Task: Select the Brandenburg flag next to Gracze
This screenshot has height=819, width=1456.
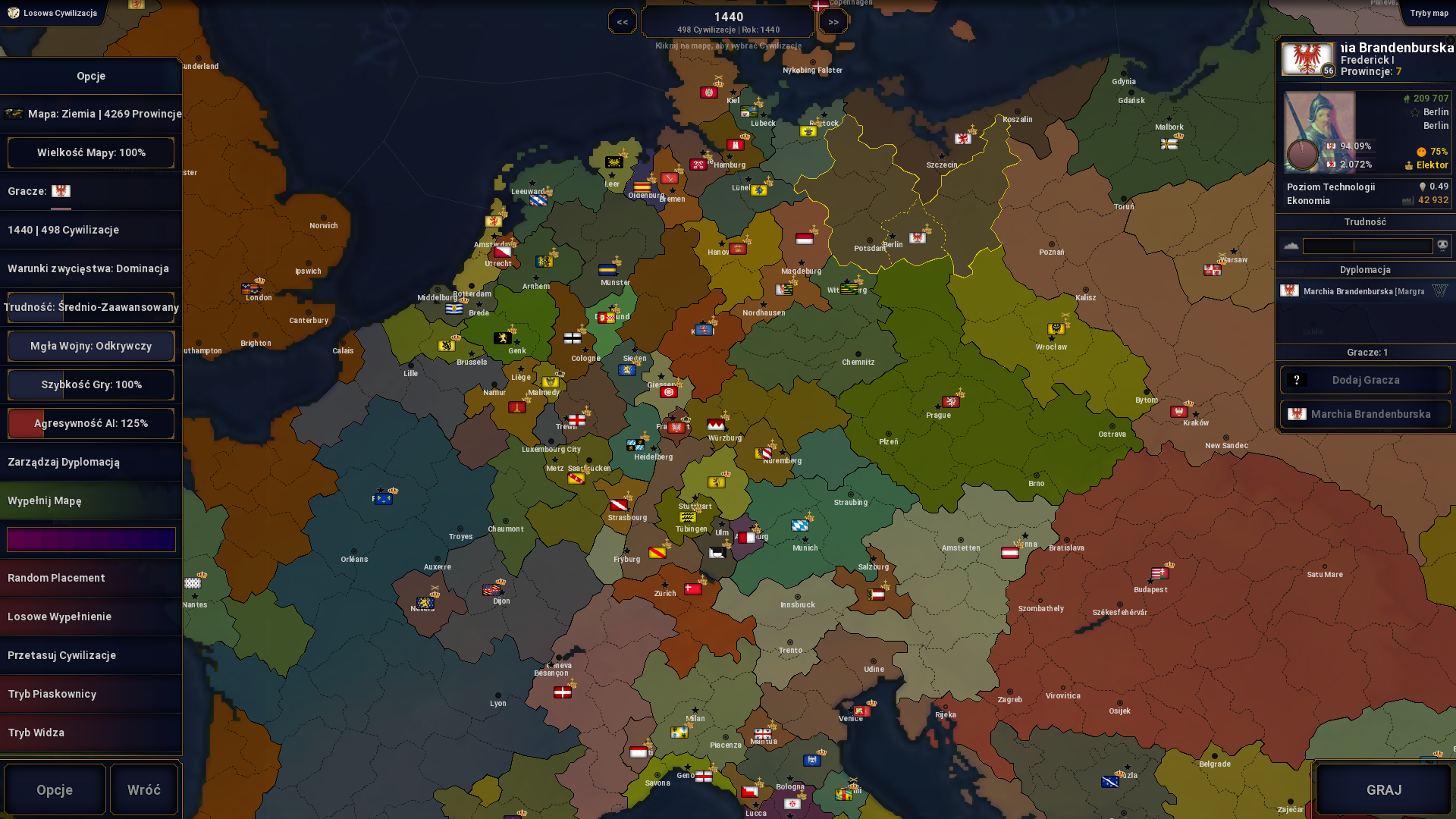Action: (x=61, y=191)
